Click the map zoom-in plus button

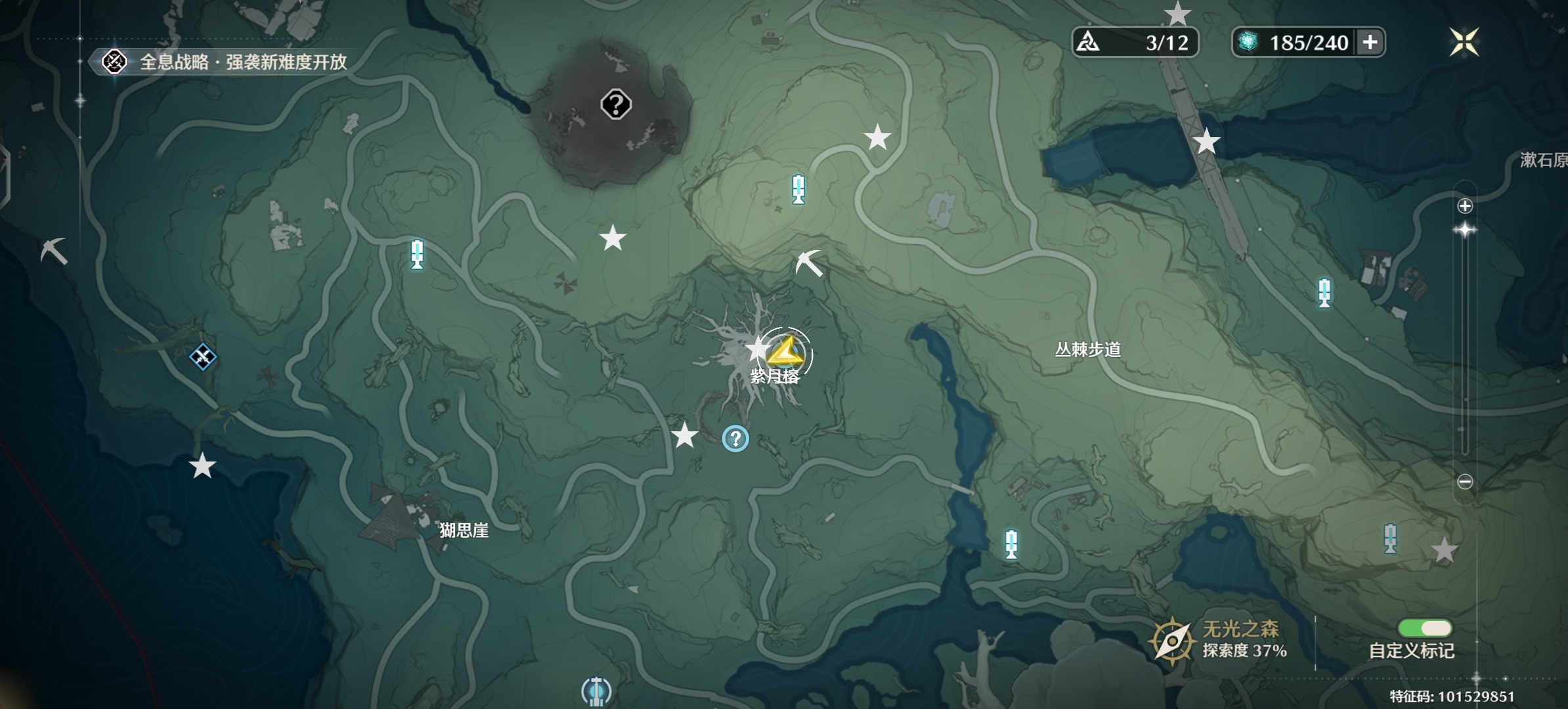click(x=1464, y=206)
